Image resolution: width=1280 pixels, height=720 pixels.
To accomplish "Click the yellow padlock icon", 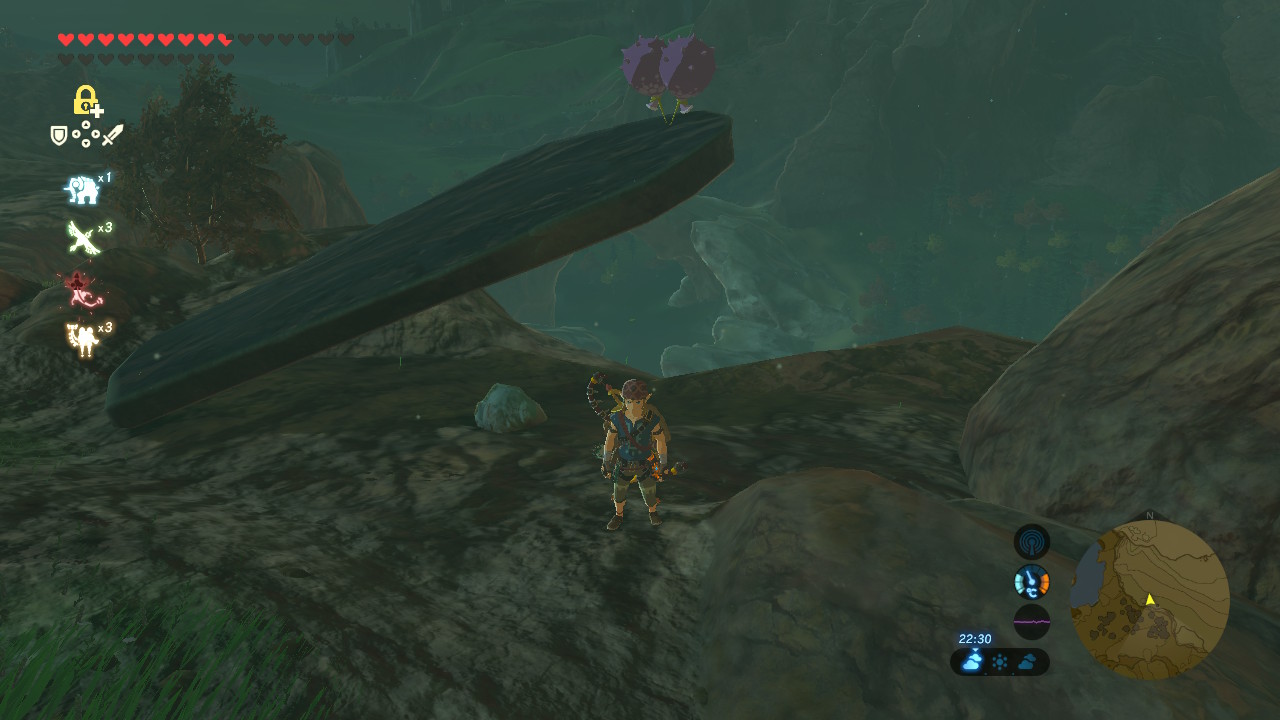I will tap(86, 100).
